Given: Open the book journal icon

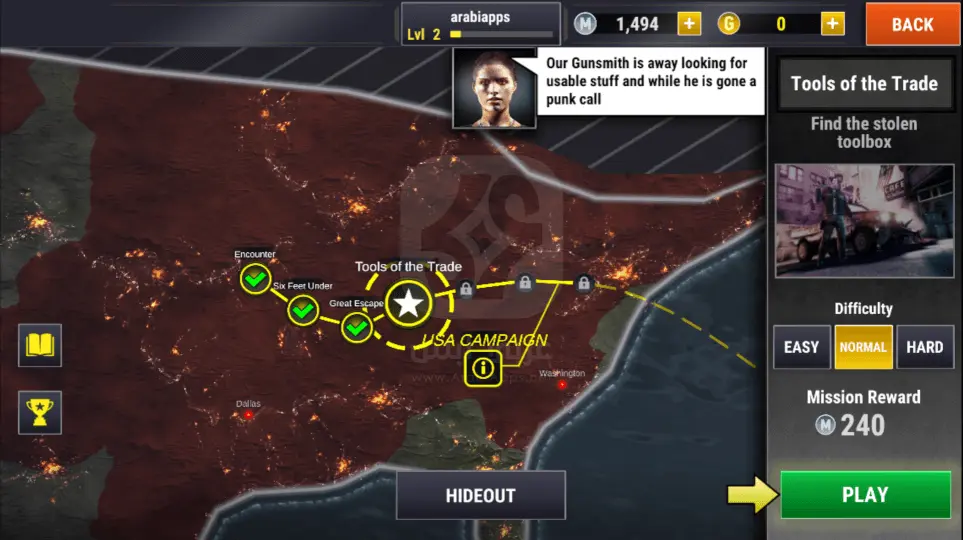Looking at the screenshot, I should coord(40,346).
